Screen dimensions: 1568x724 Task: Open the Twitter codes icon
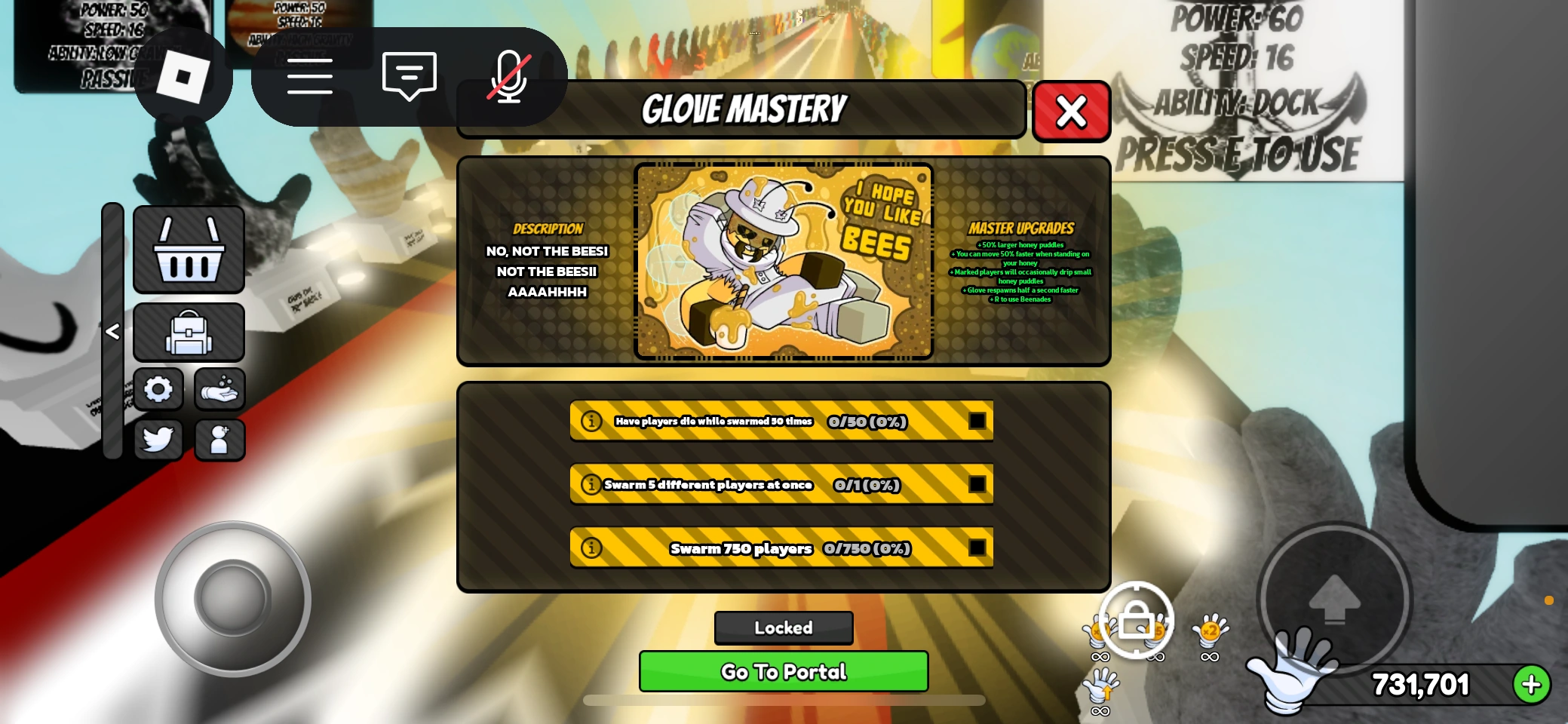tap(159, 440)
